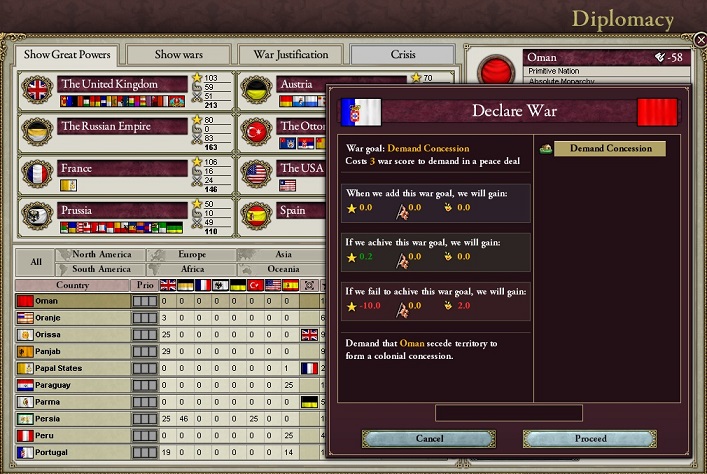Filter country list by Europe
Screen dimensions: 707x474
coord(191,255)
